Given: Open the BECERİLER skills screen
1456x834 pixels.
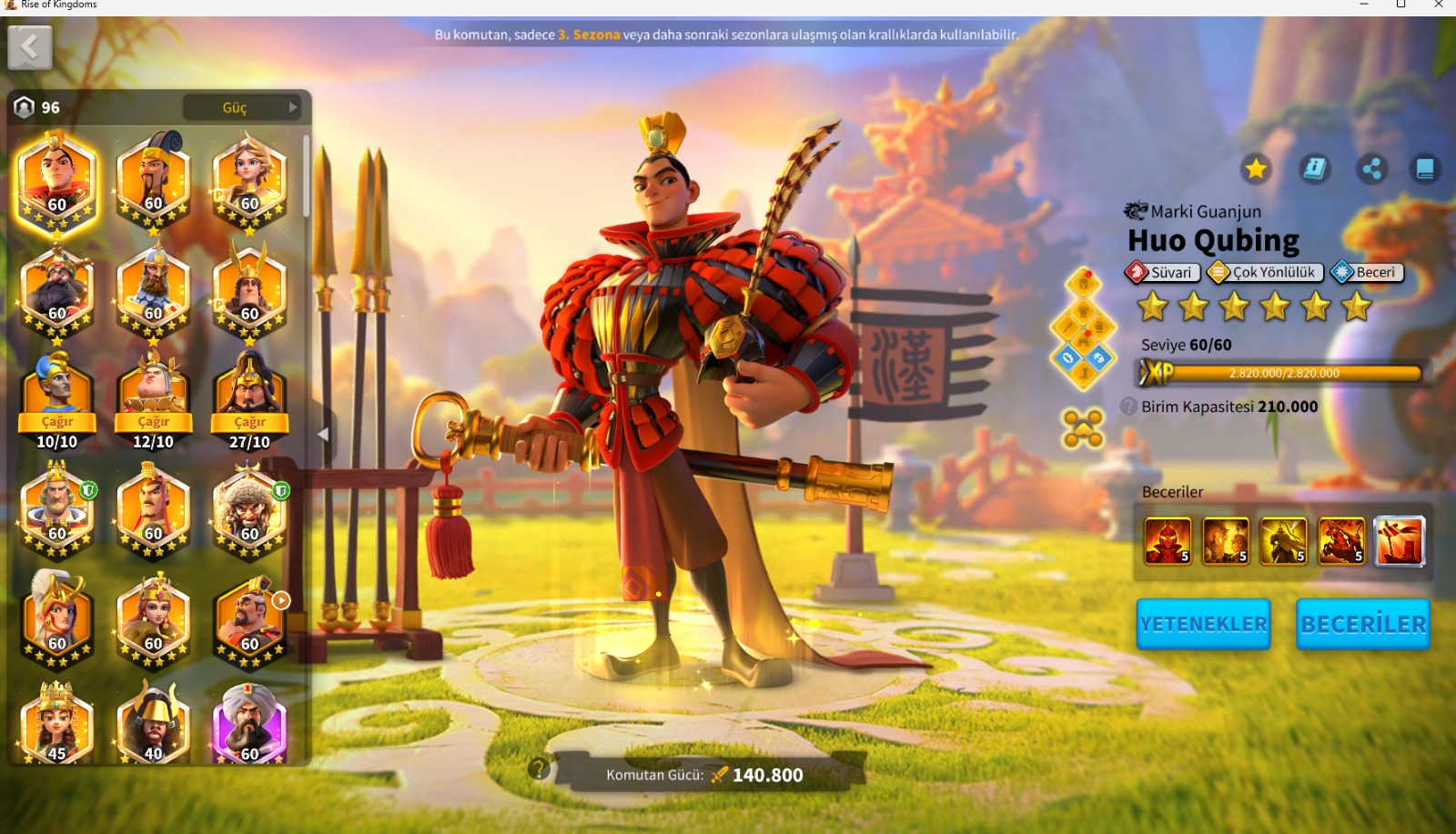Looking at the screenshot, I should pos(1362,624).
